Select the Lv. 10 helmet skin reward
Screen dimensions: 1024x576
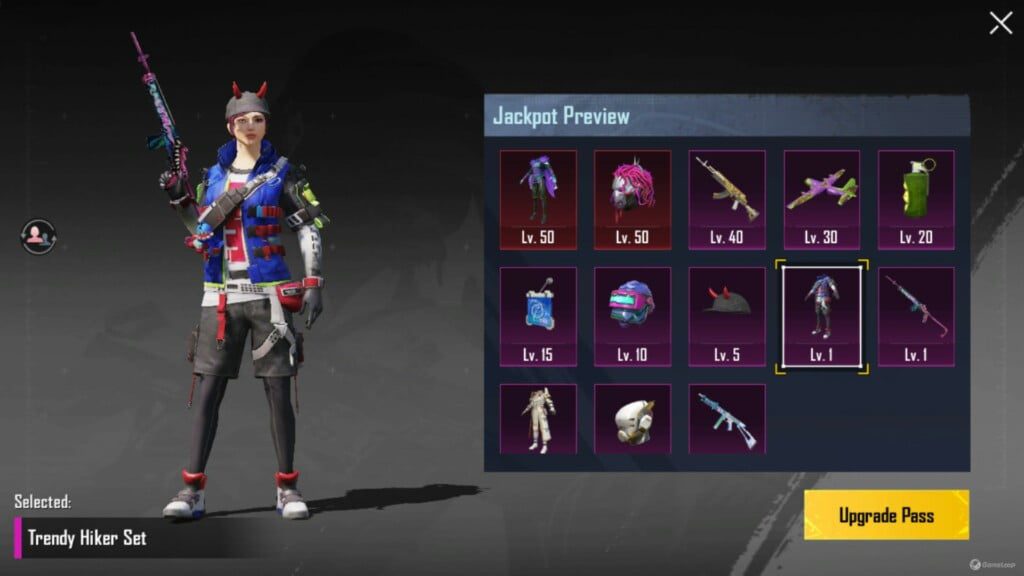632,316
